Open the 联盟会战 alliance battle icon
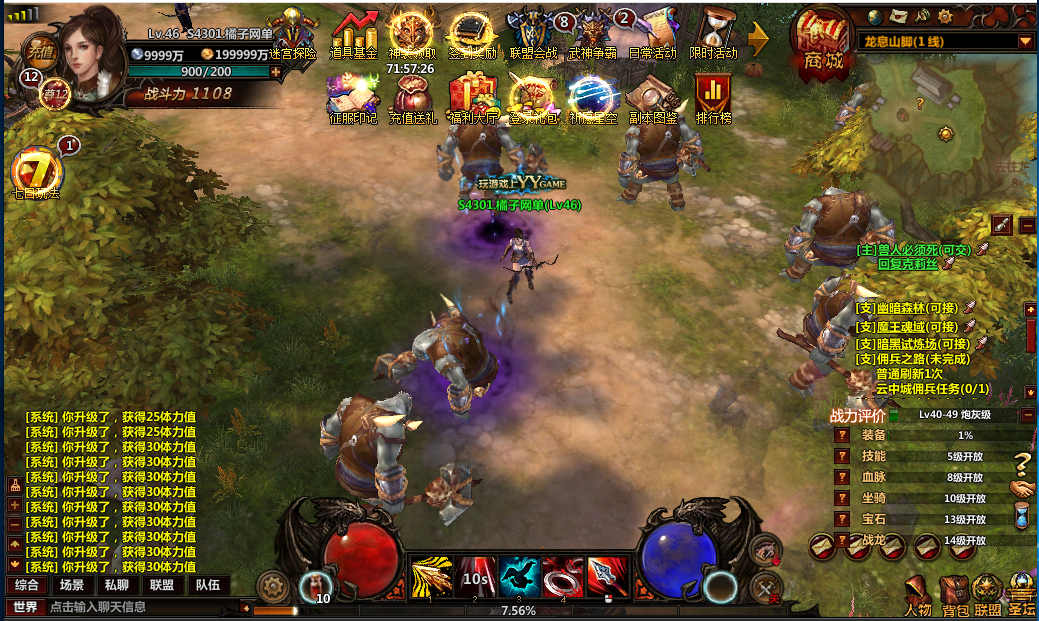Viewport: 1039px width, 621px height. point(532,36)
